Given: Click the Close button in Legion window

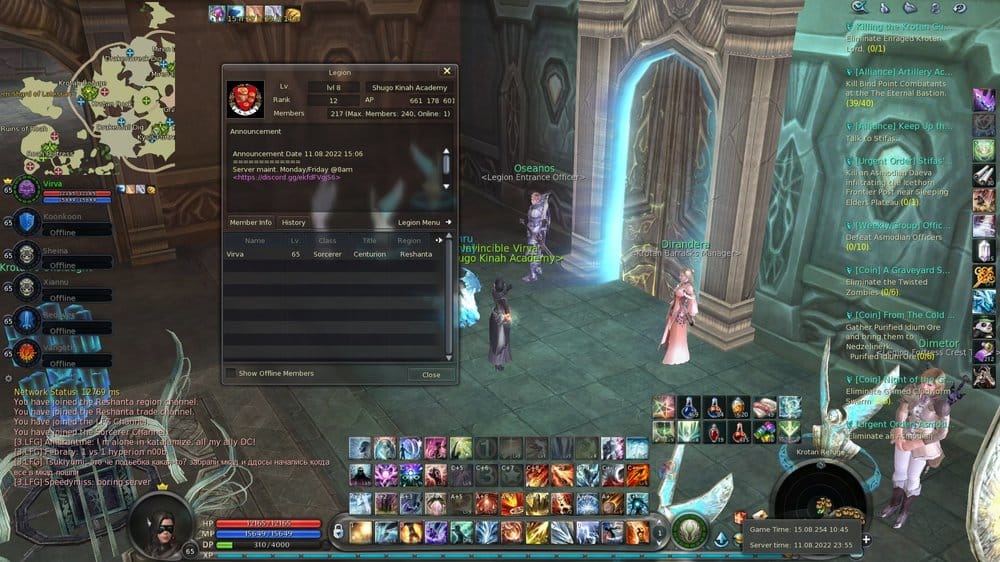Looking at the screenshot, I should tap(431, 374).
